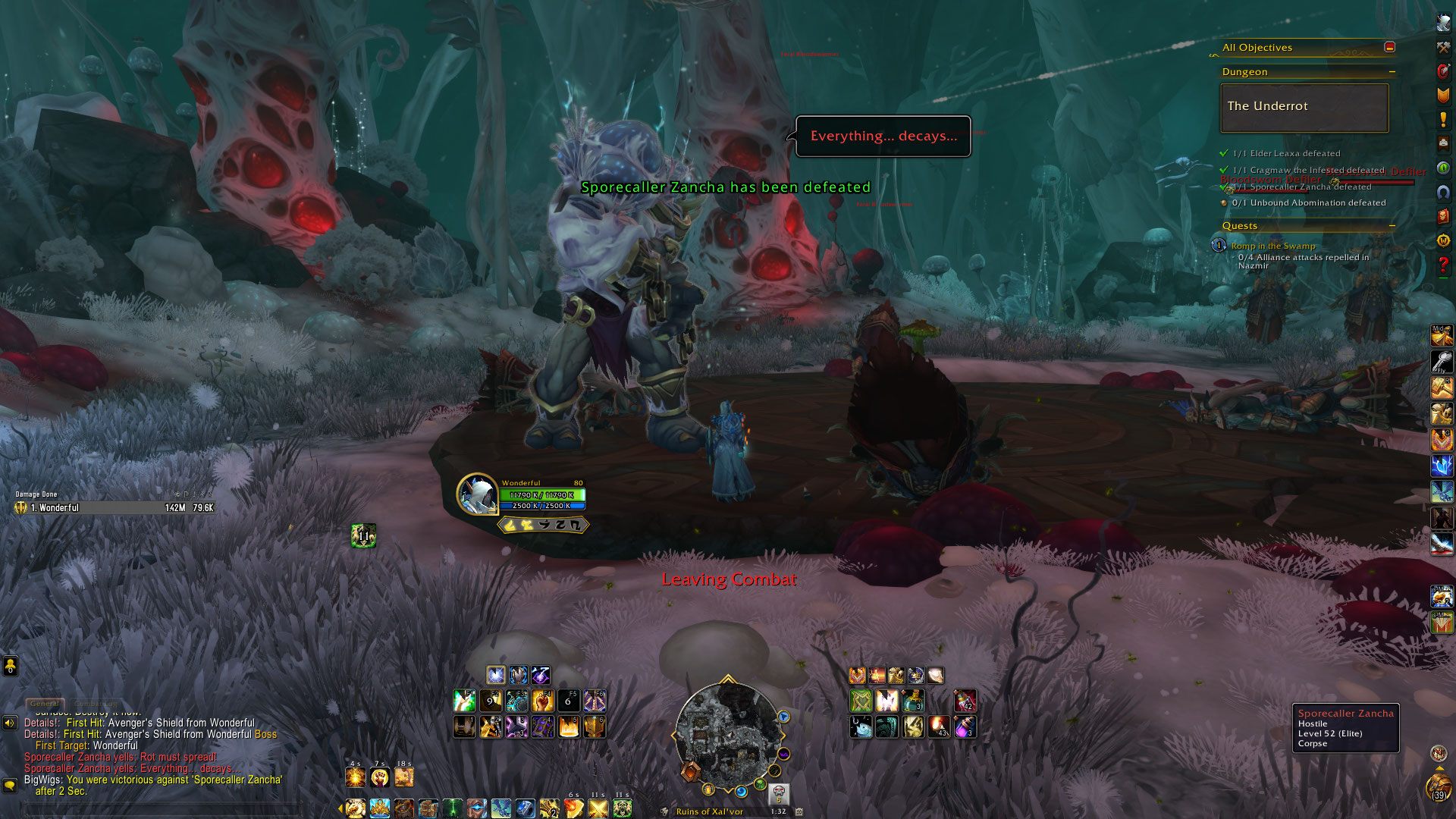Open the yellow exclamation mark quest log button

point(1443,119)
